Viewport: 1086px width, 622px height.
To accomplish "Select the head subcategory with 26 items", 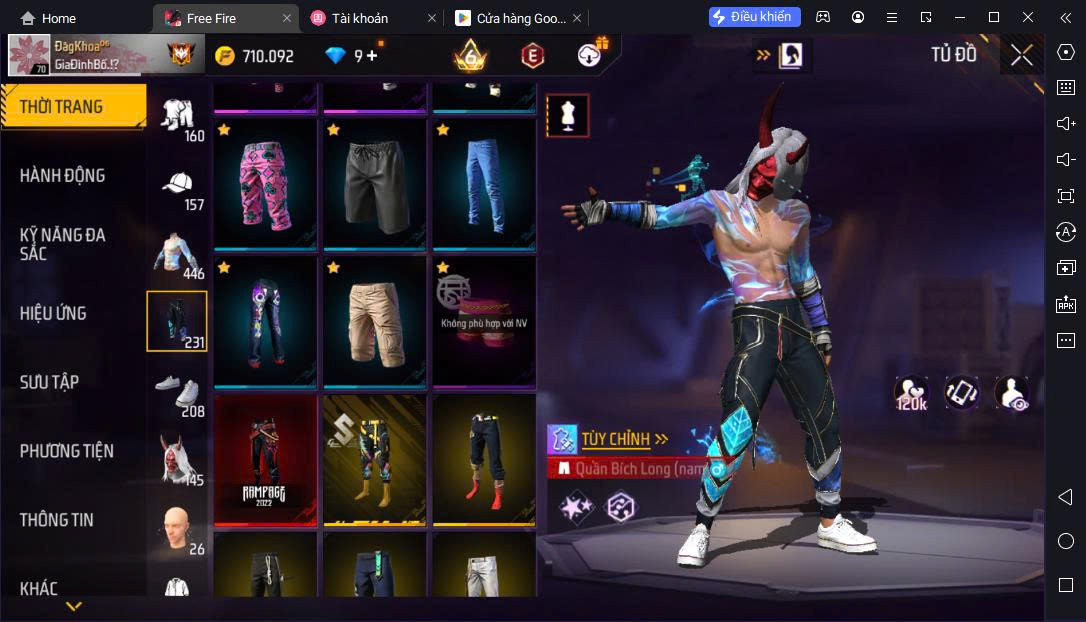I will click(x=178, y=529).
